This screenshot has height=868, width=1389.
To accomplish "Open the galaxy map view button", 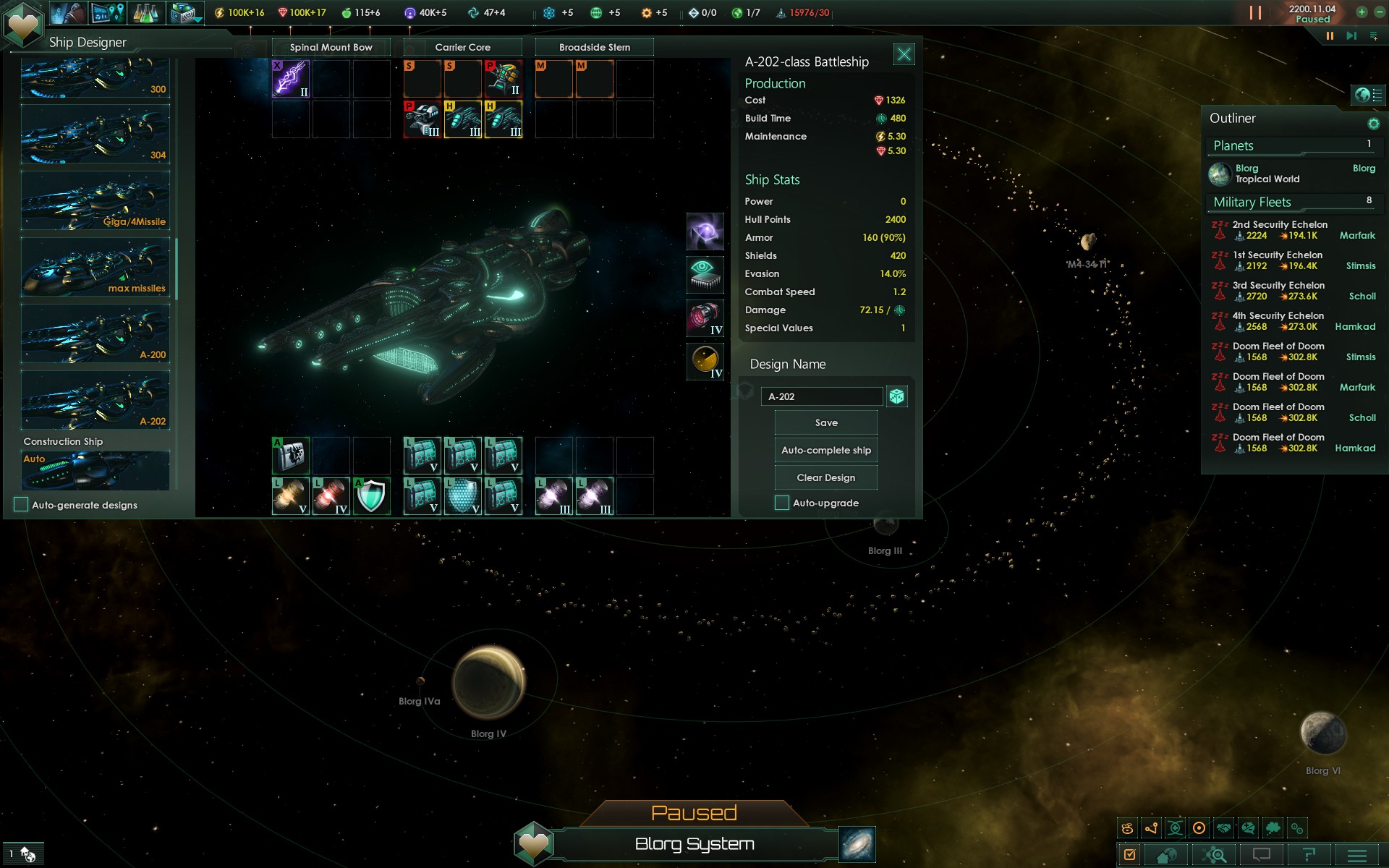I will coord(857,844).
